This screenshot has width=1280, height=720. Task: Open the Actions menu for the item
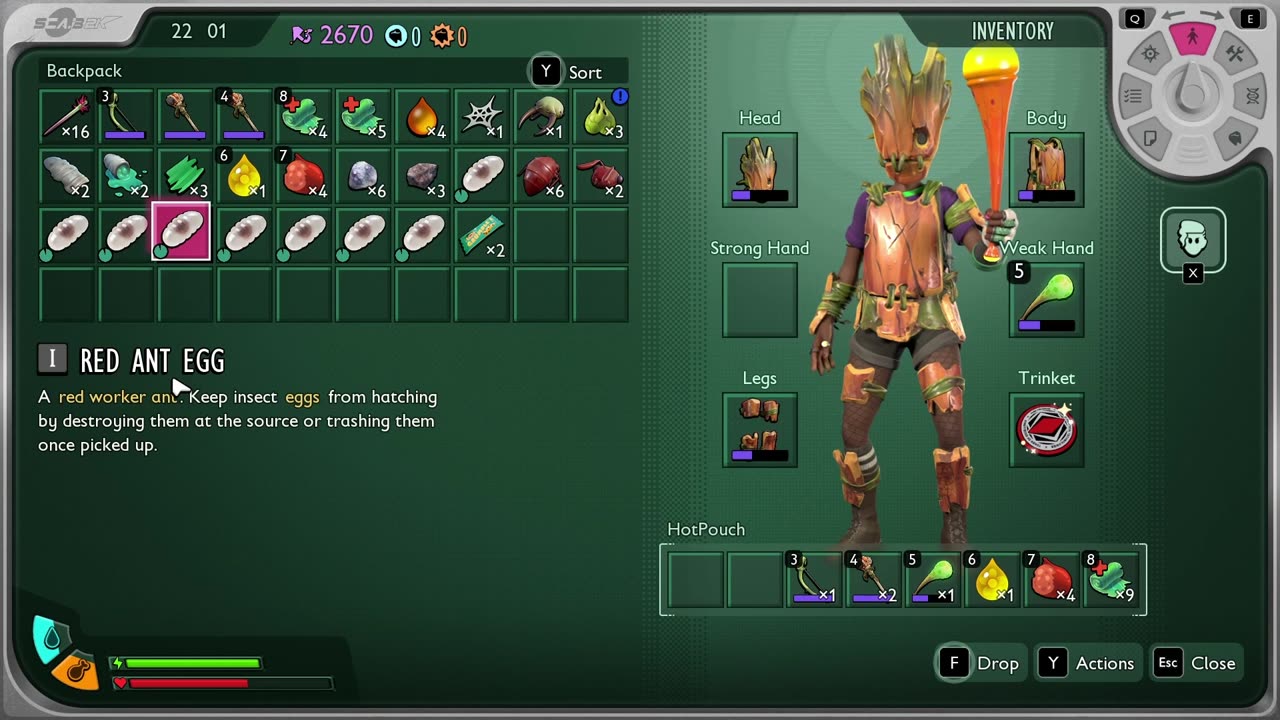(x=1088, y=663)
